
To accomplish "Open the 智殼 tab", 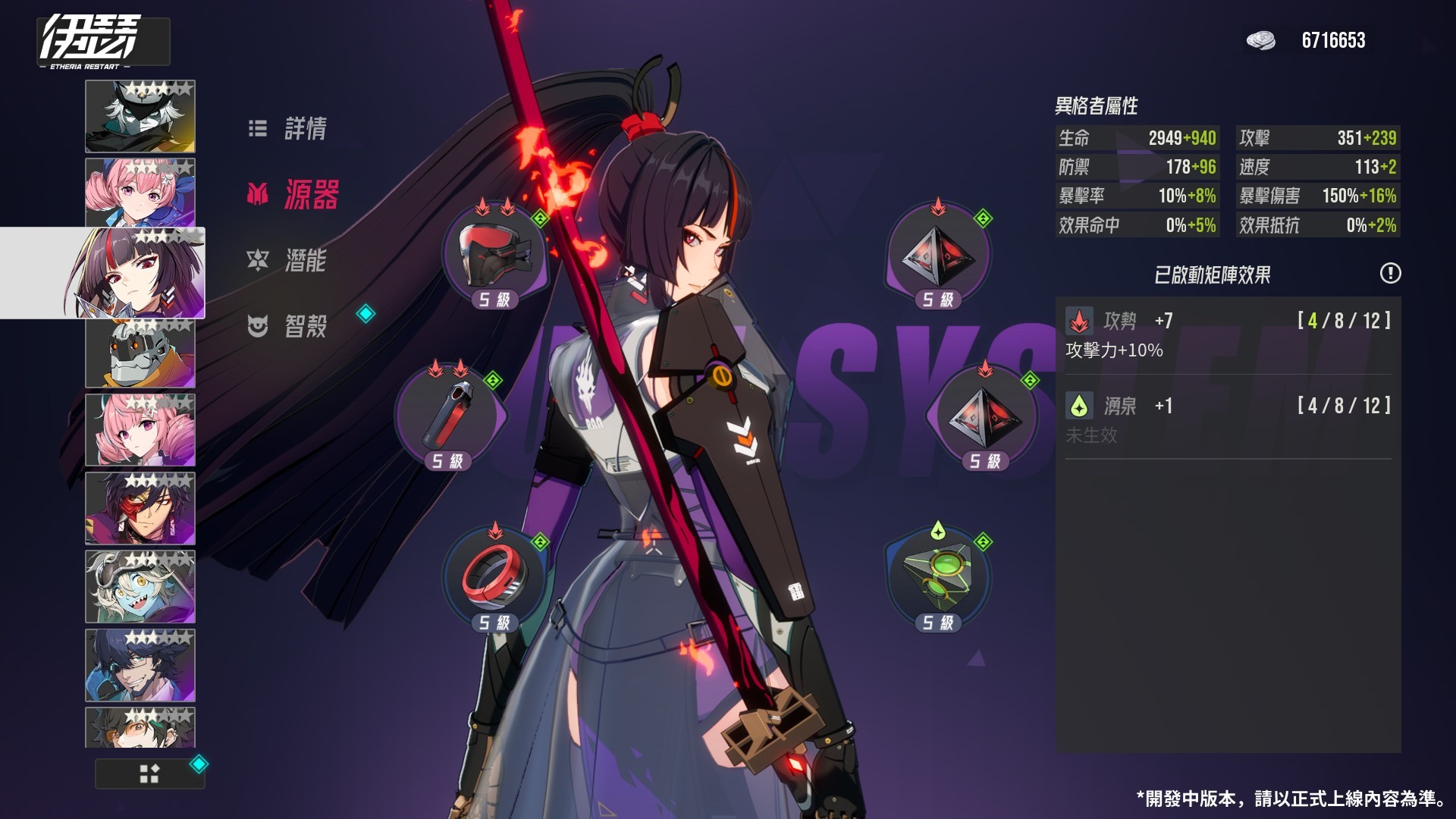I will tap(288, 327).
